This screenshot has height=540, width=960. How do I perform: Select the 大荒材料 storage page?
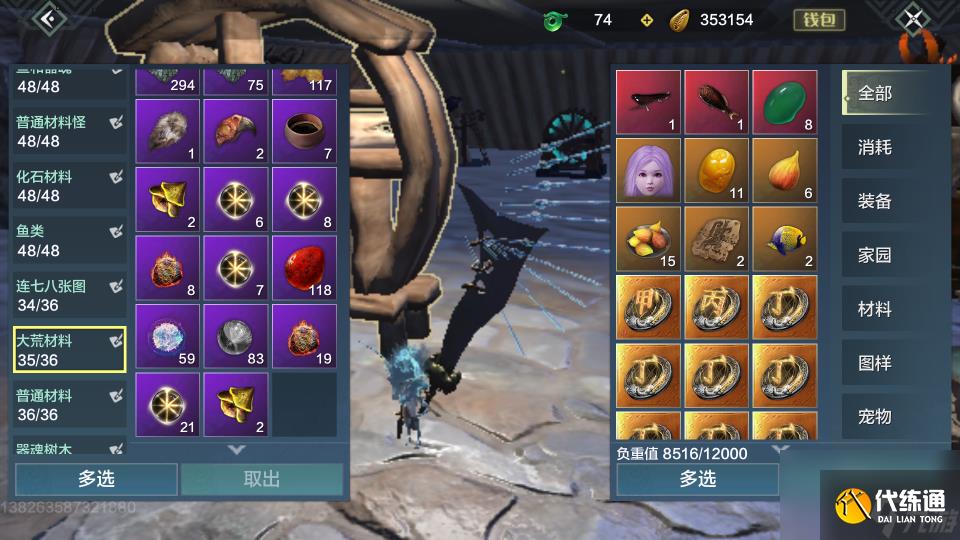(69, 350)
